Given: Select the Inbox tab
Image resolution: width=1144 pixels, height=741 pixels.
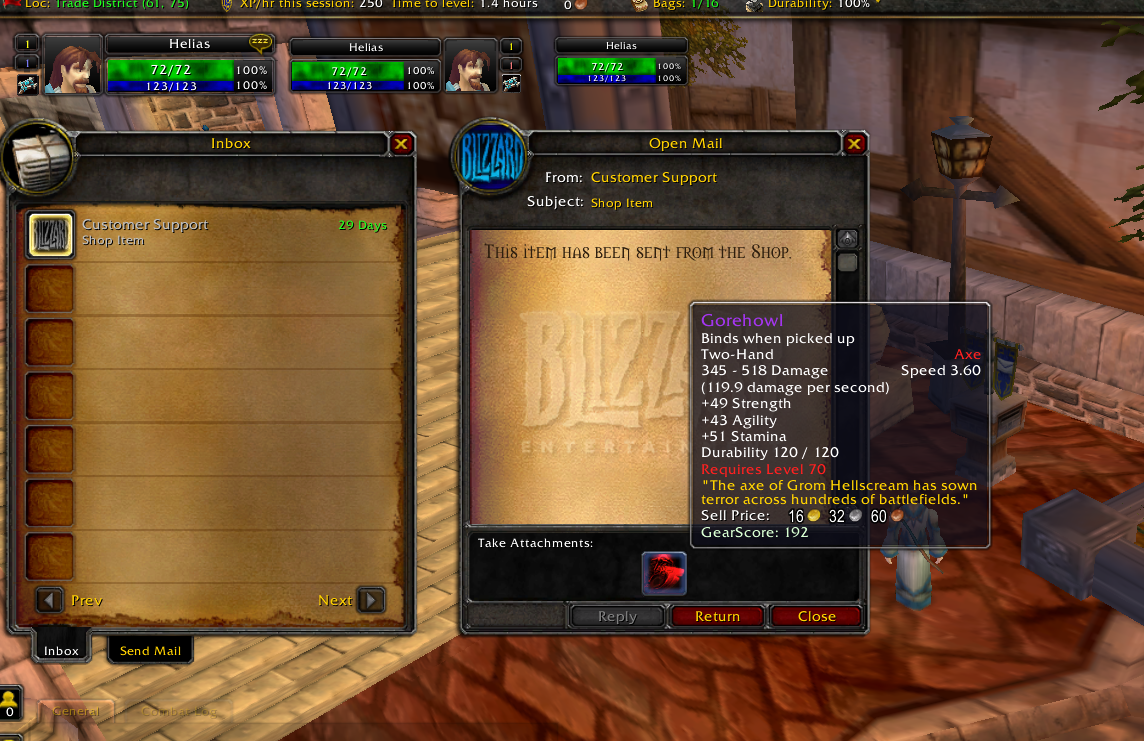Looking at the screenshot, I should click(61, 651).
